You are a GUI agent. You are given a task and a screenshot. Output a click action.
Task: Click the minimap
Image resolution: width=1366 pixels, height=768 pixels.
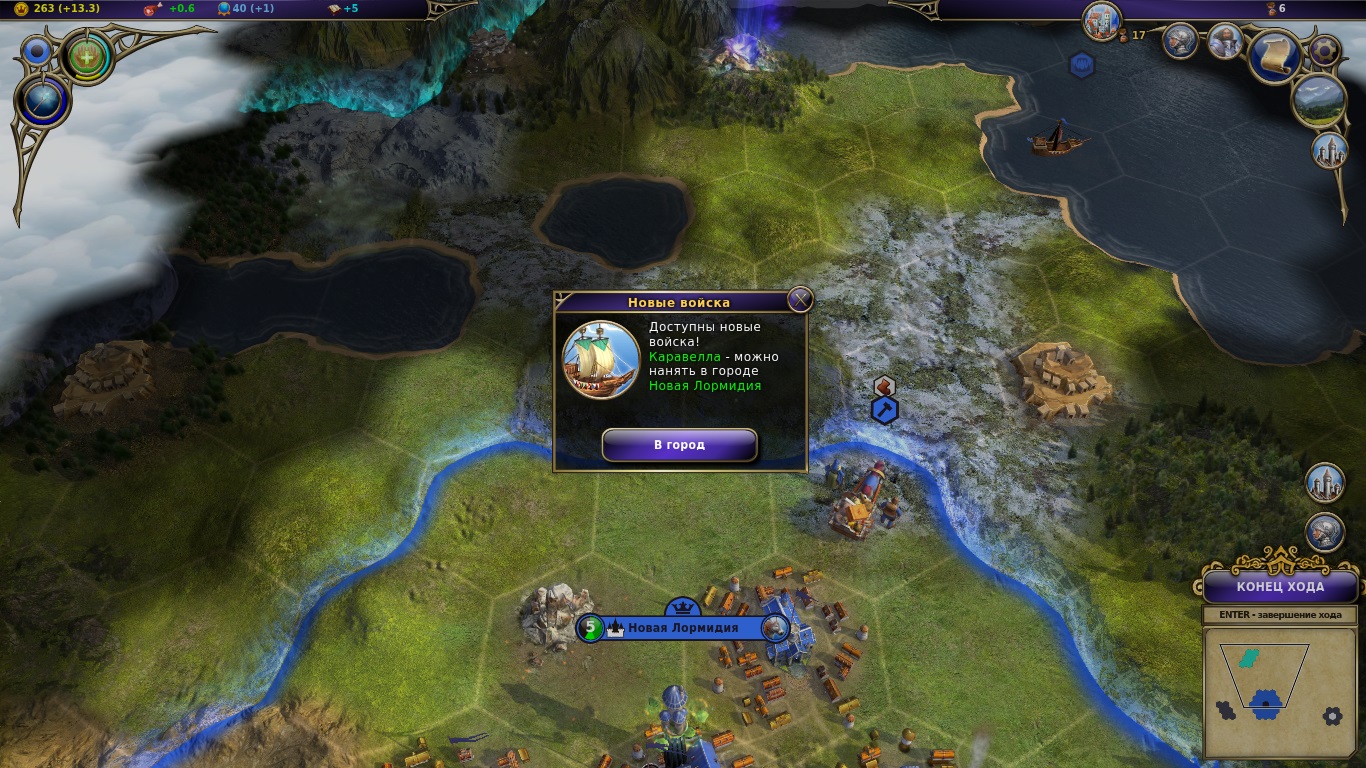pyautogui.click(x=1265, y=692)
